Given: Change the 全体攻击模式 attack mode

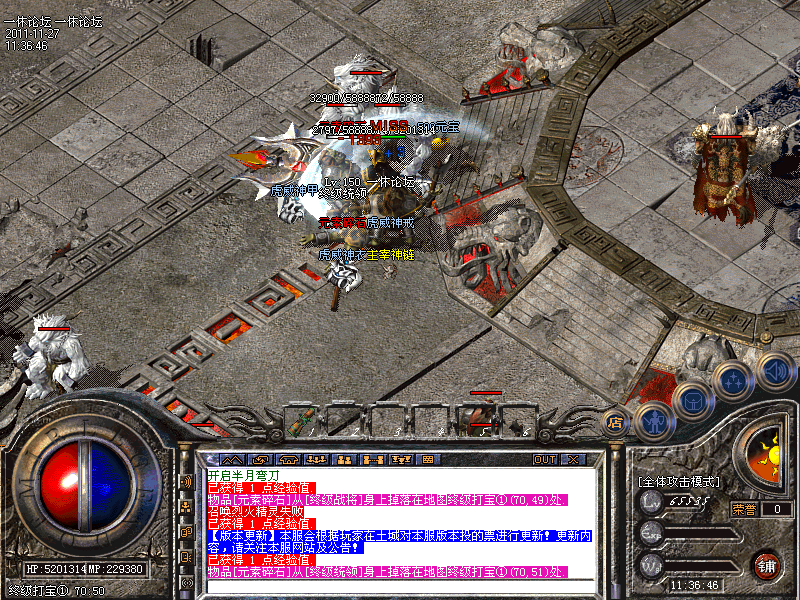Looking at the screenshot, I should [x=678, y=482].
